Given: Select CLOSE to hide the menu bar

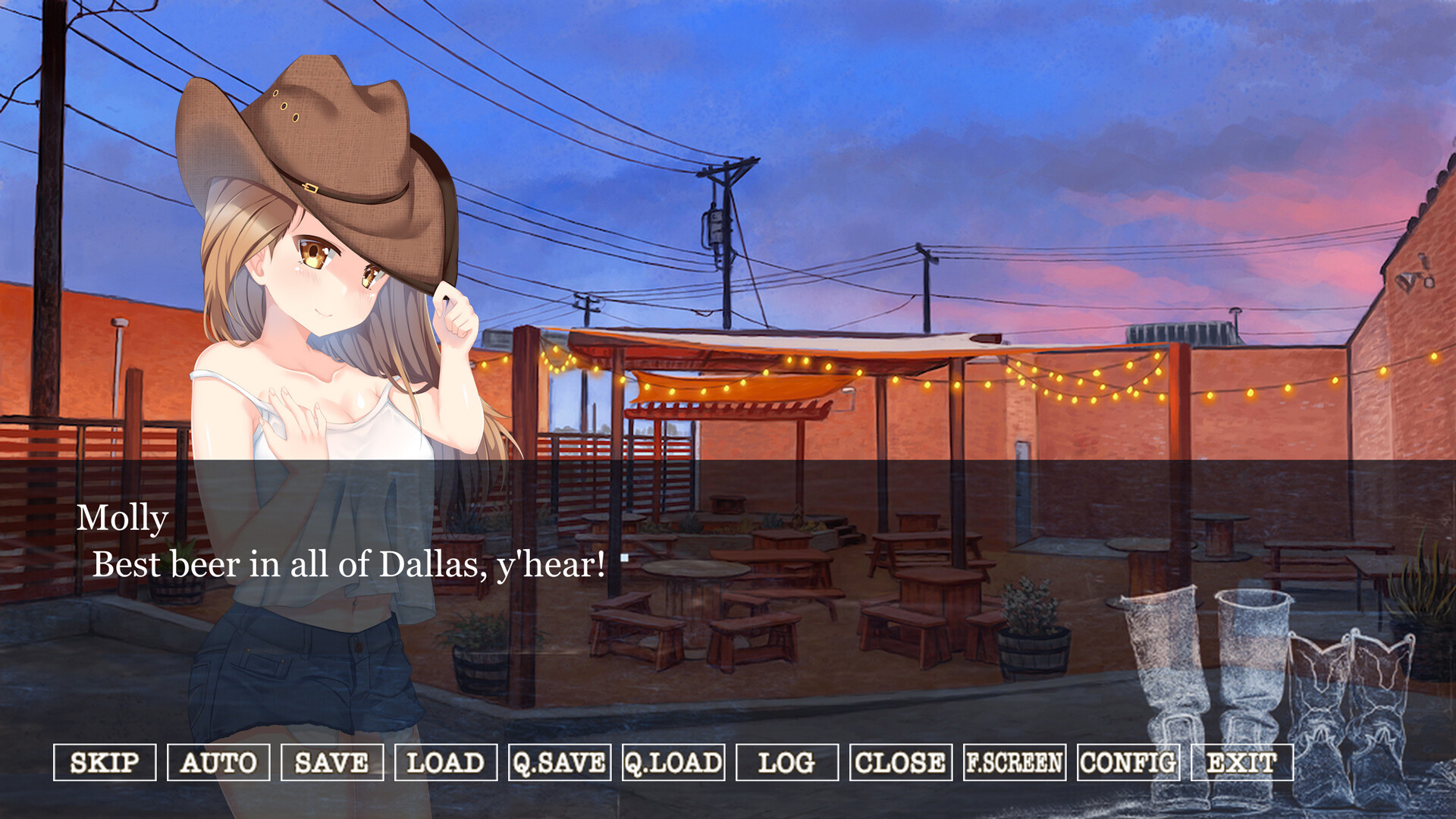Looking at the screenshot, I should (x=900, y=764).
